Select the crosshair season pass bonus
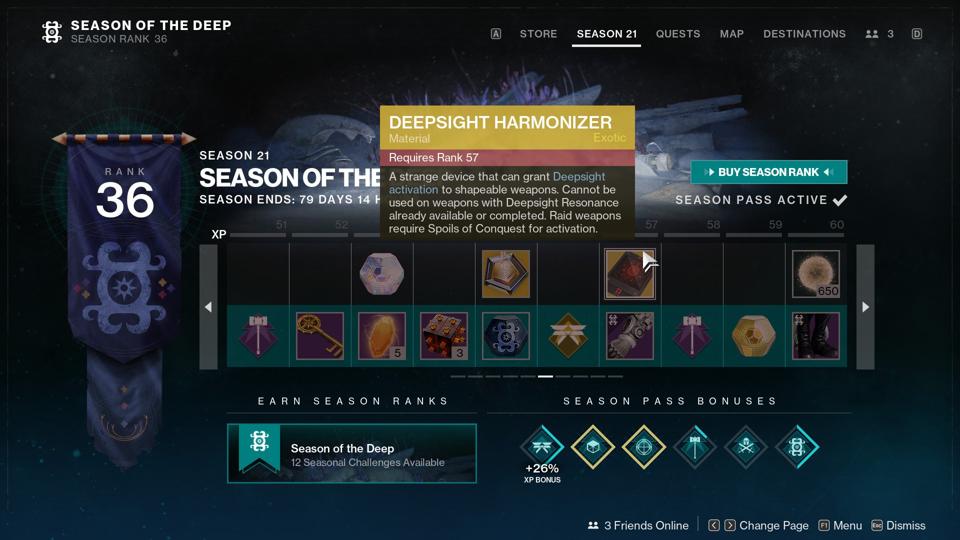 pos(644,446)
